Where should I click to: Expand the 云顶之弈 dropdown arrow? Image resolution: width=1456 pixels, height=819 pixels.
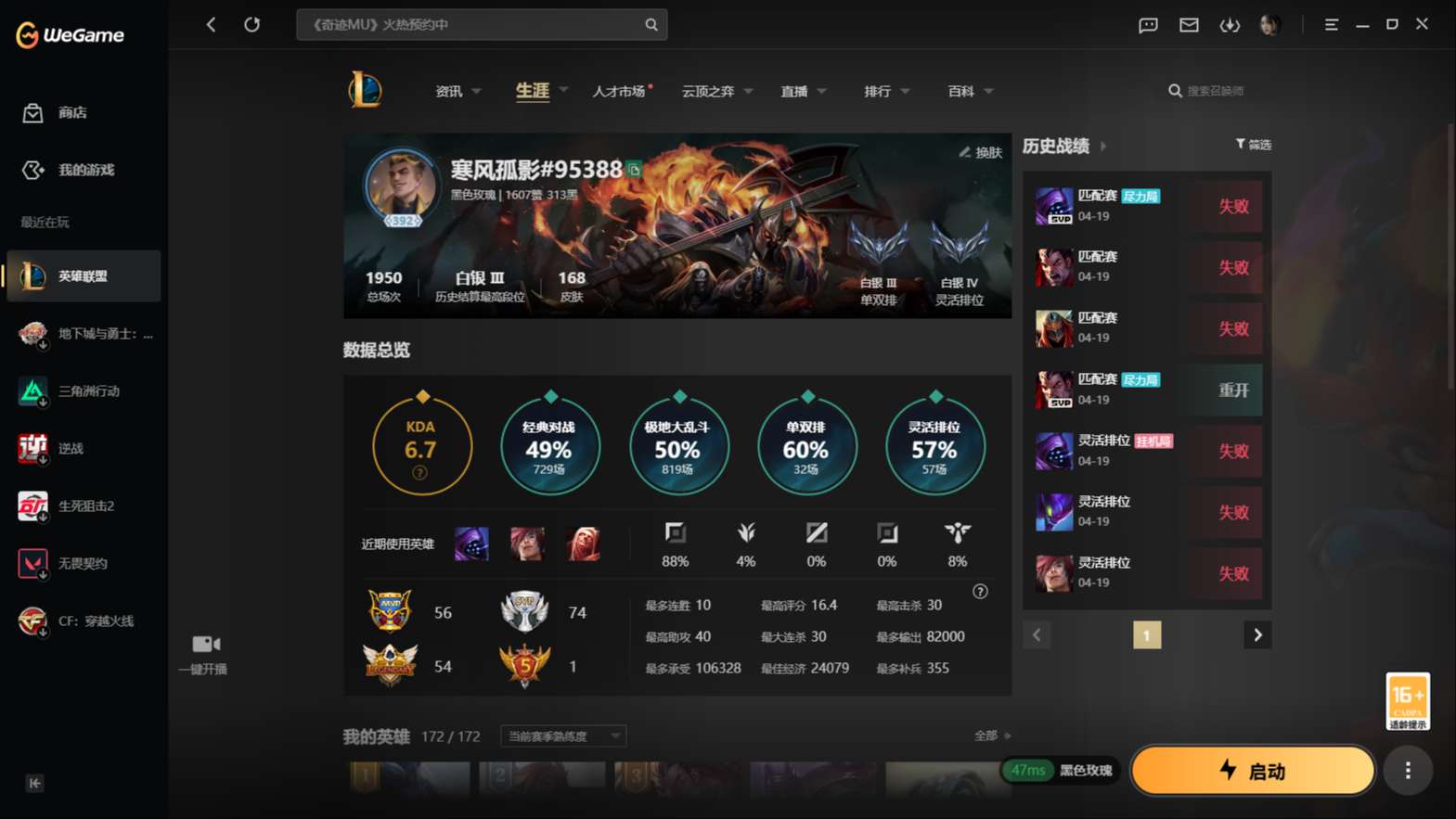click(749, 91)
